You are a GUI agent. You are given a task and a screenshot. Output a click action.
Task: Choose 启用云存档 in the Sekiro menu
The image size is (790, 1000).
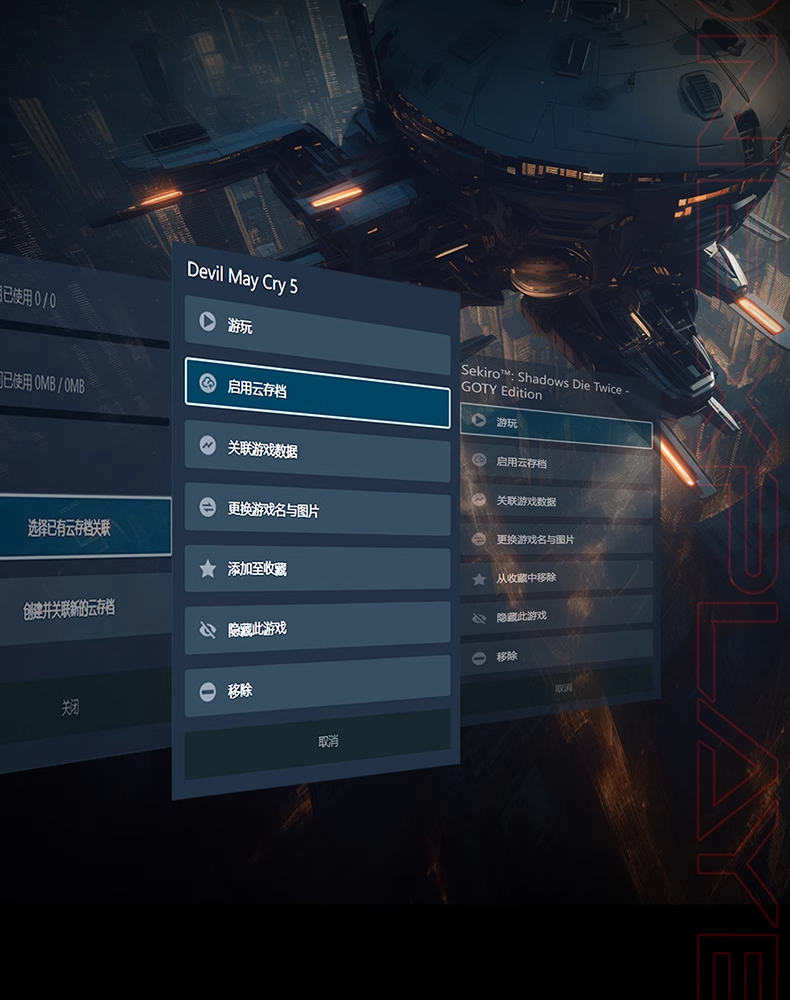557,463
